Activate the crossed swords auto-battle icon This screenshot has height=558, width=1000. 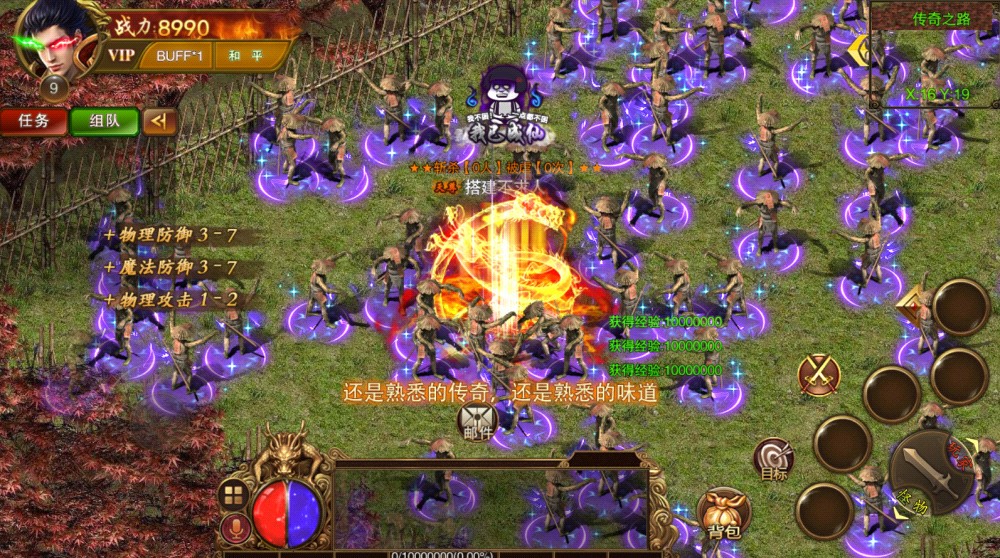[x=819, y=375]
